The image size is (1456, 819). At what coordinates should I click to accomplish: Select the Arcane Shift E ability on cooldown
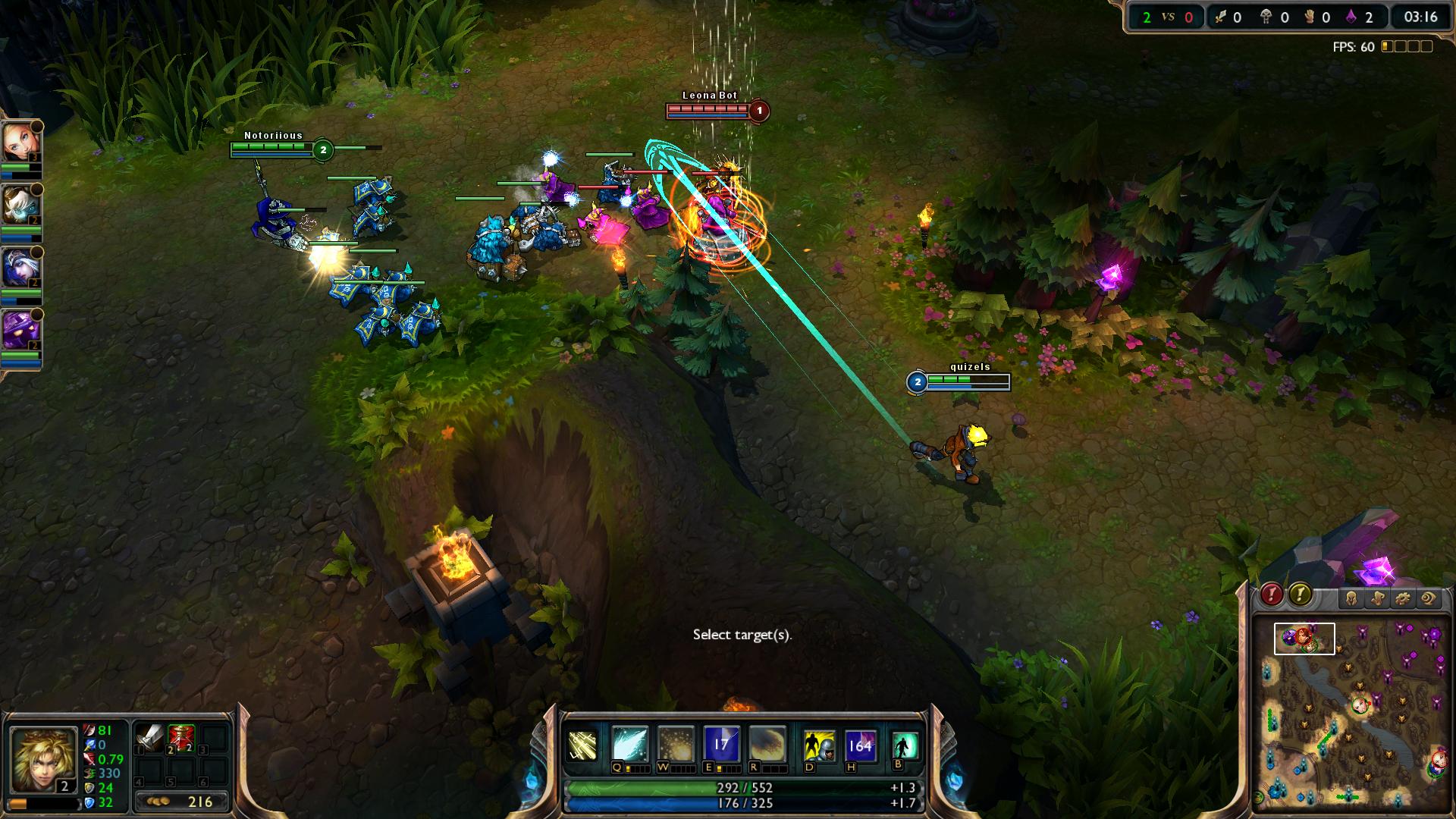720,745
